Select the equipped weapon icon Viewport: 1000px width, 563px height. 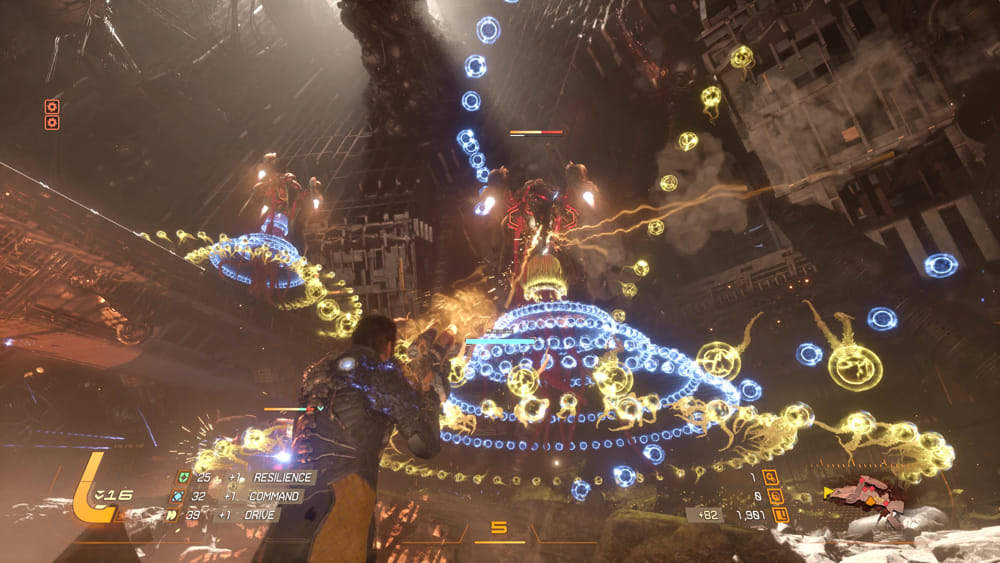coord(863,493)
